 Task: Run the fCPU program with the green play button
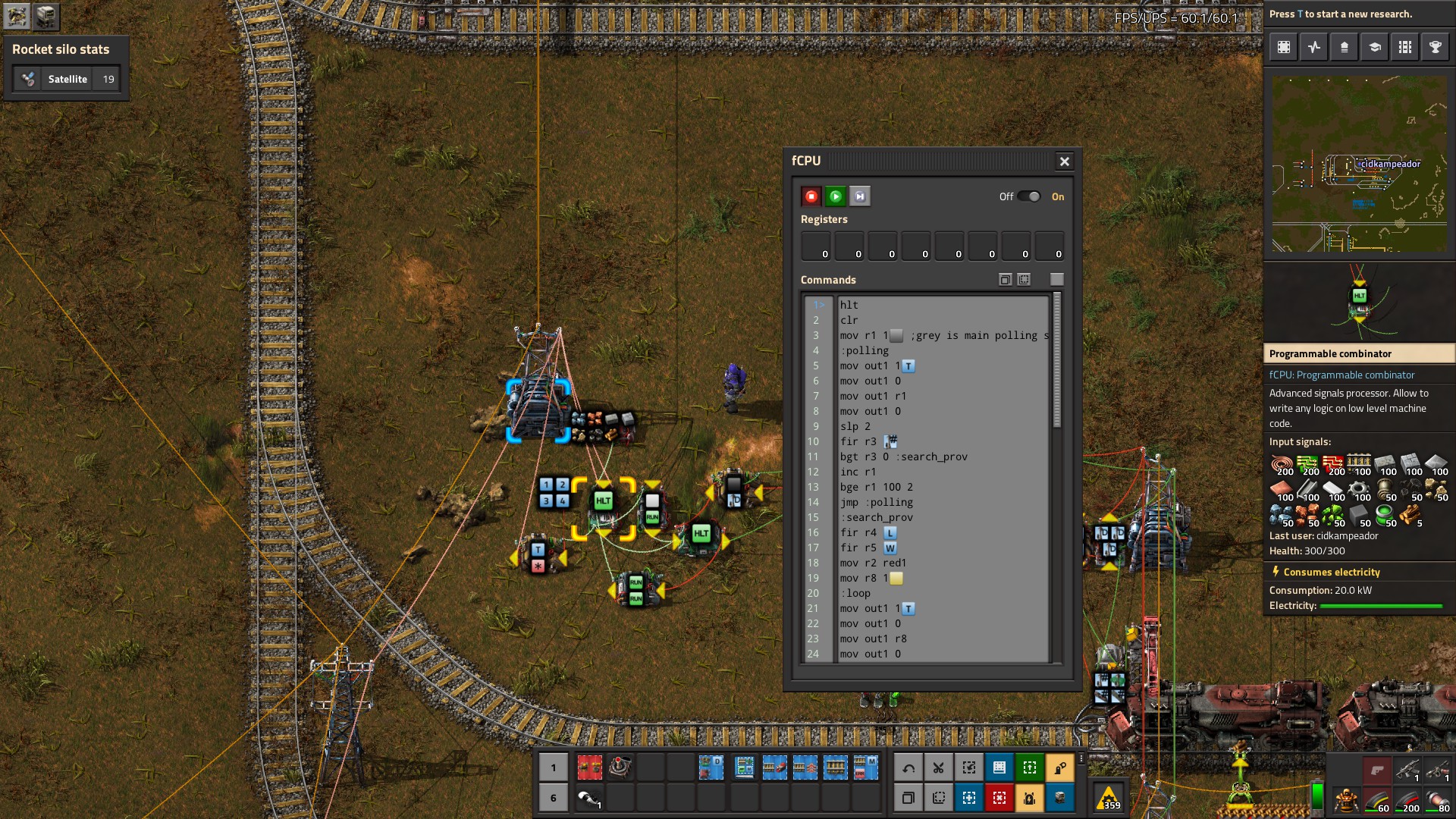coord(835,196)
